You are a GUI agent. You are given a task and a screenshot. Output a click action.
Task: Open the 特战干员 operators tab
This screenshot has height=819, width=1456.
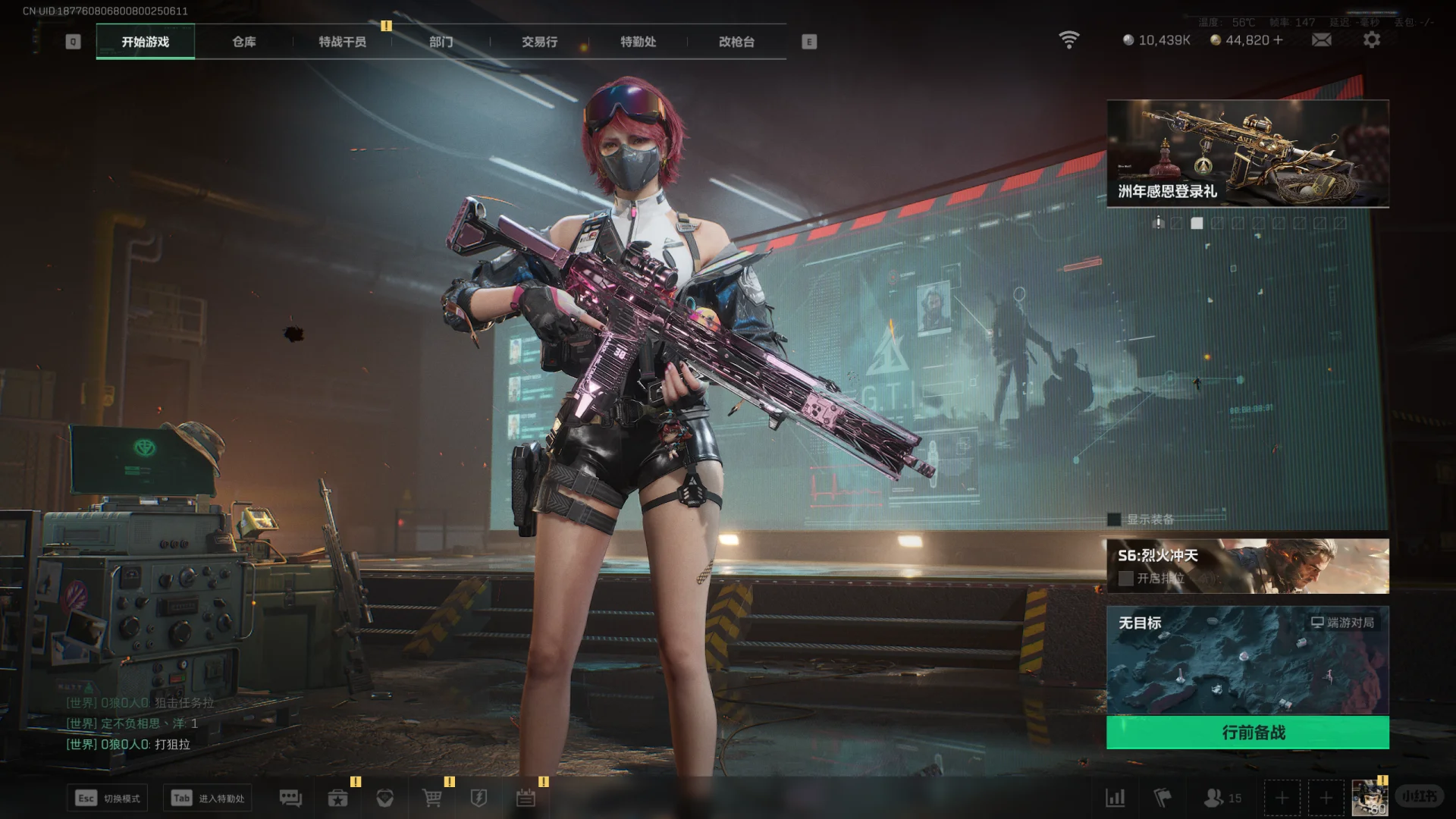342,42
